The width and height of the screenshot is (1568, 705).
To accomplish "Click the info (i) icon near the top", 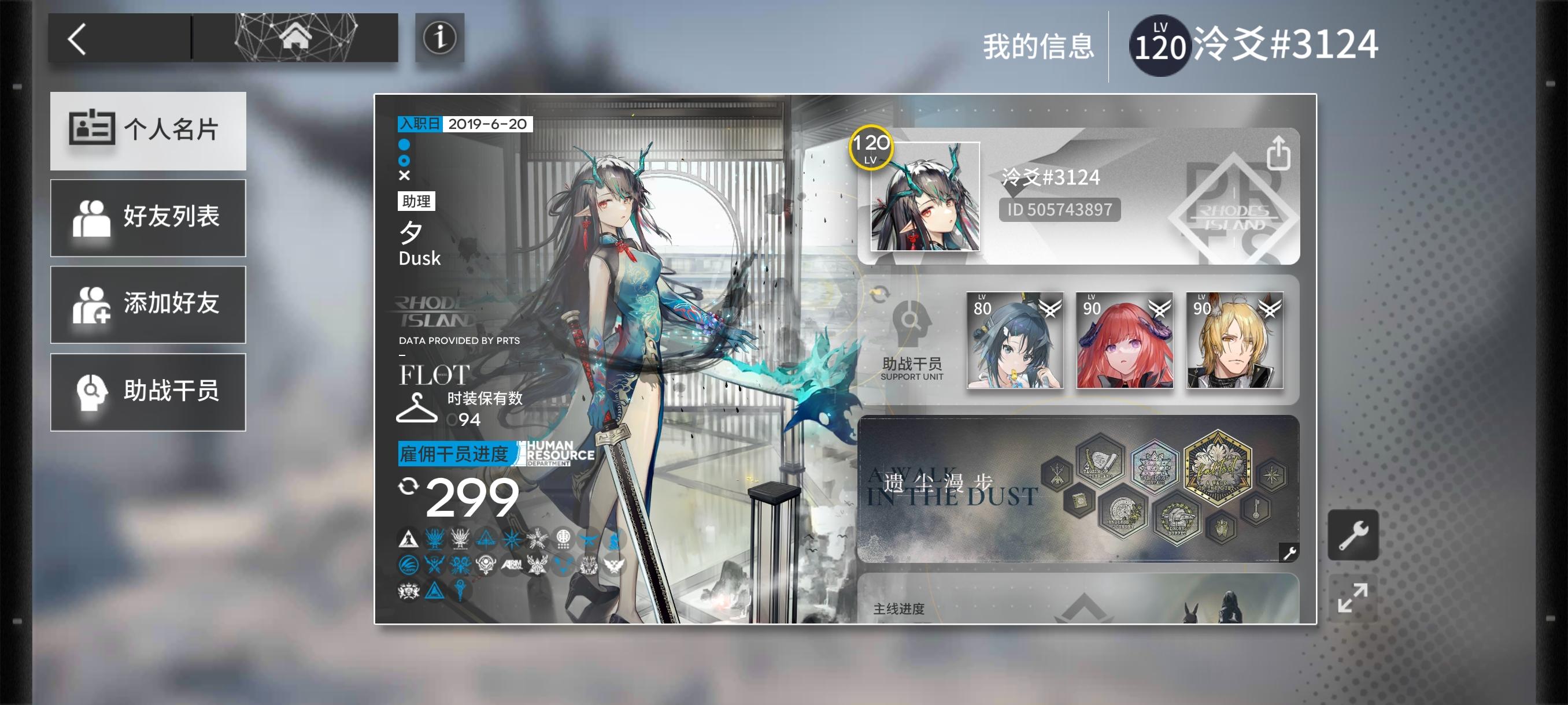I will (439, 39).
